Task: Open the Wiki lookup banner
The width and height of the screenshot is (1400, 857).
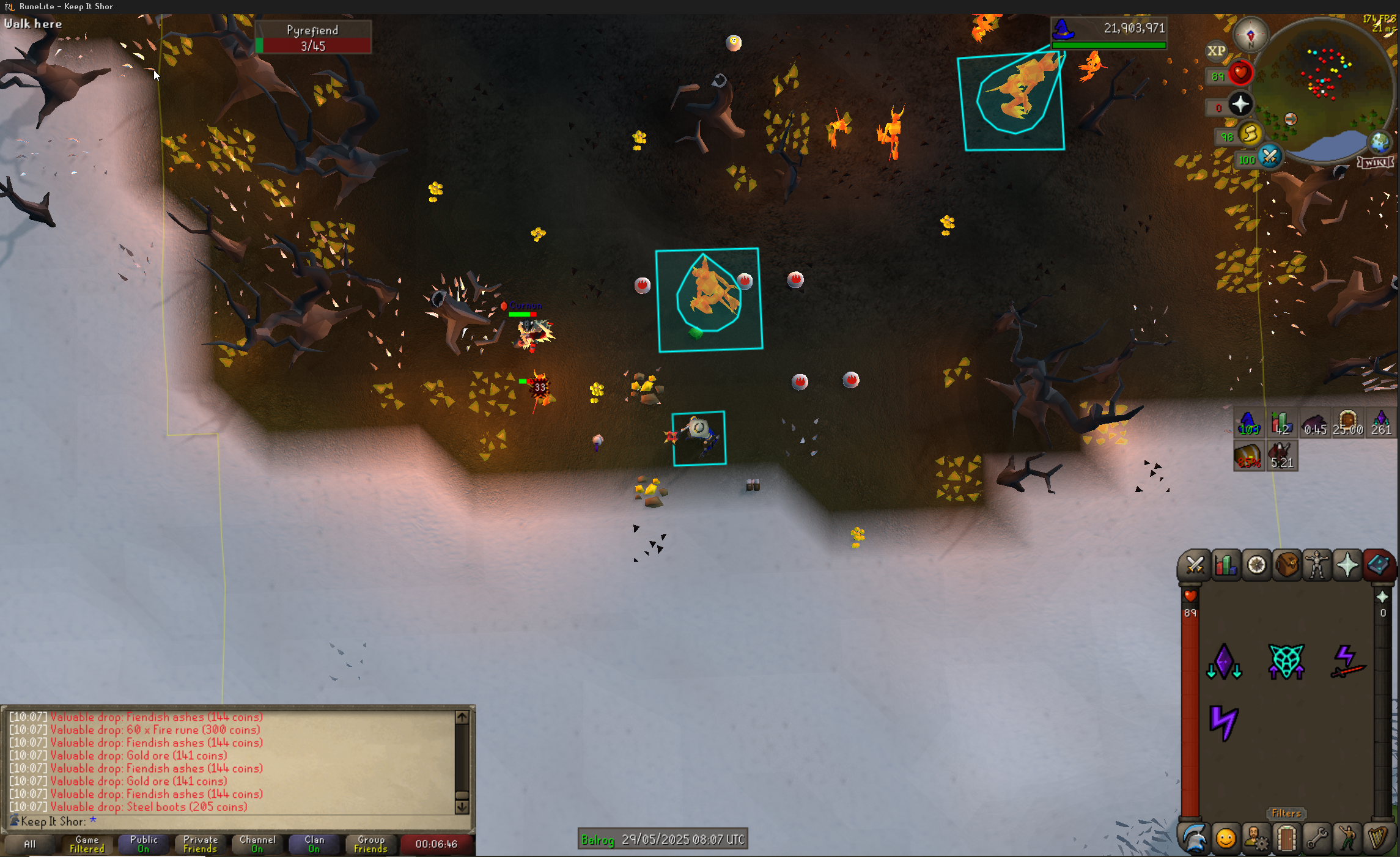Action: [x=1376, y=163]
